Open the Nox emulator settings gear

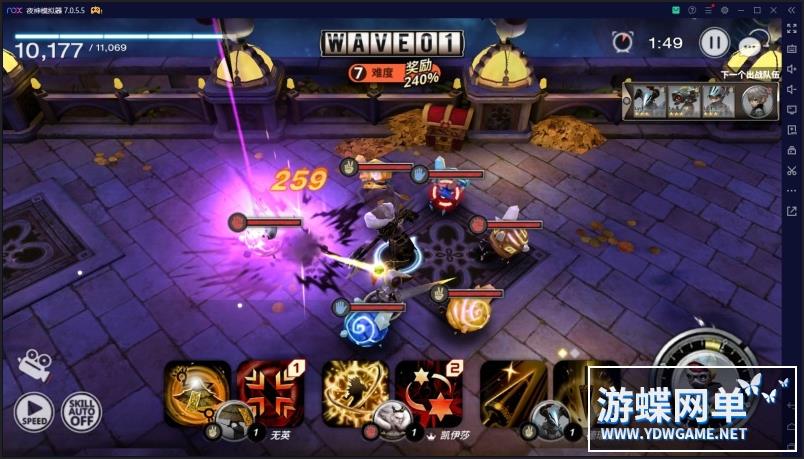[724, 9]
